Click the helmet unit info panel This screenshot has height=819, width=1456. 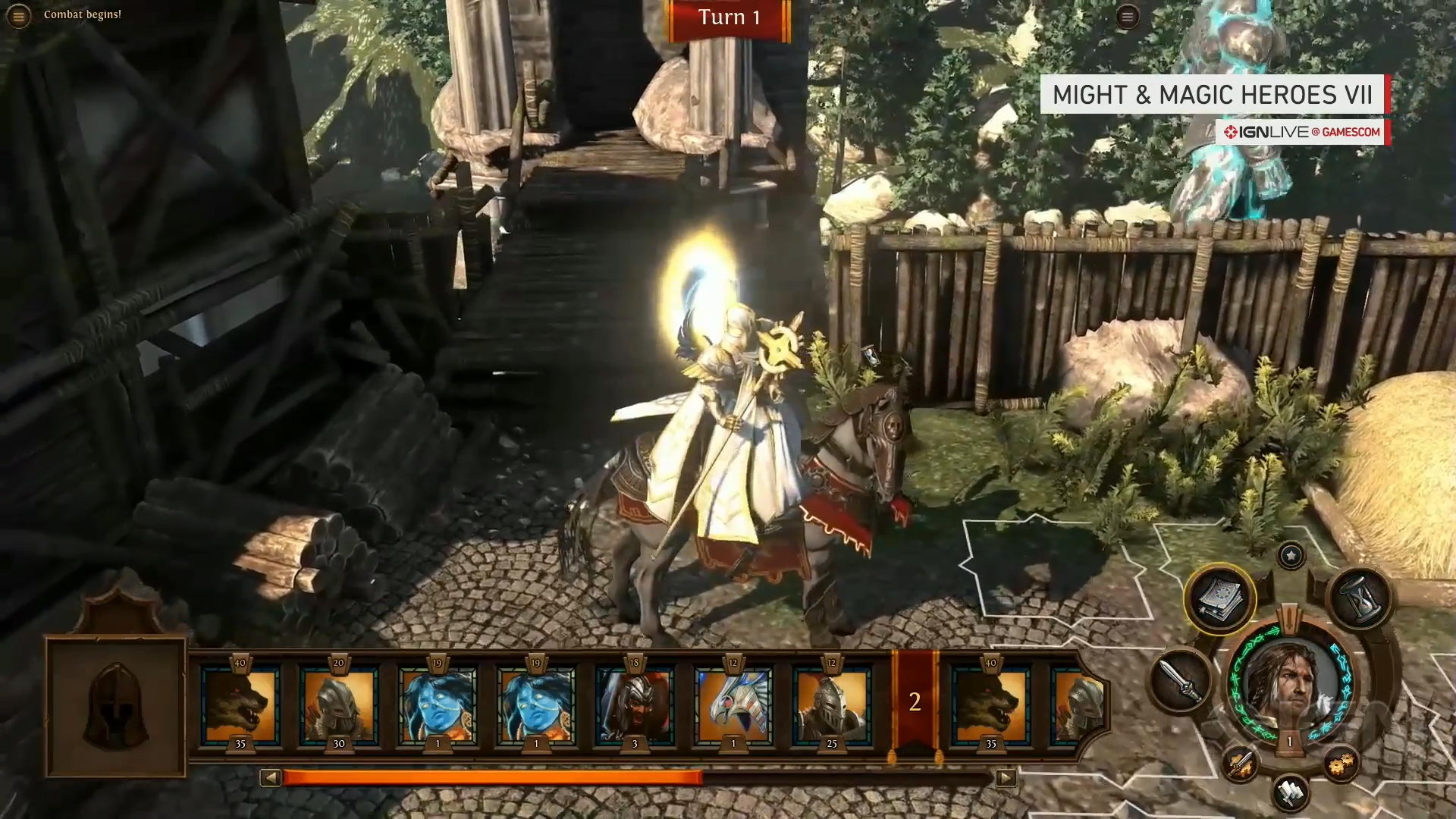click(x=116, y=707)
